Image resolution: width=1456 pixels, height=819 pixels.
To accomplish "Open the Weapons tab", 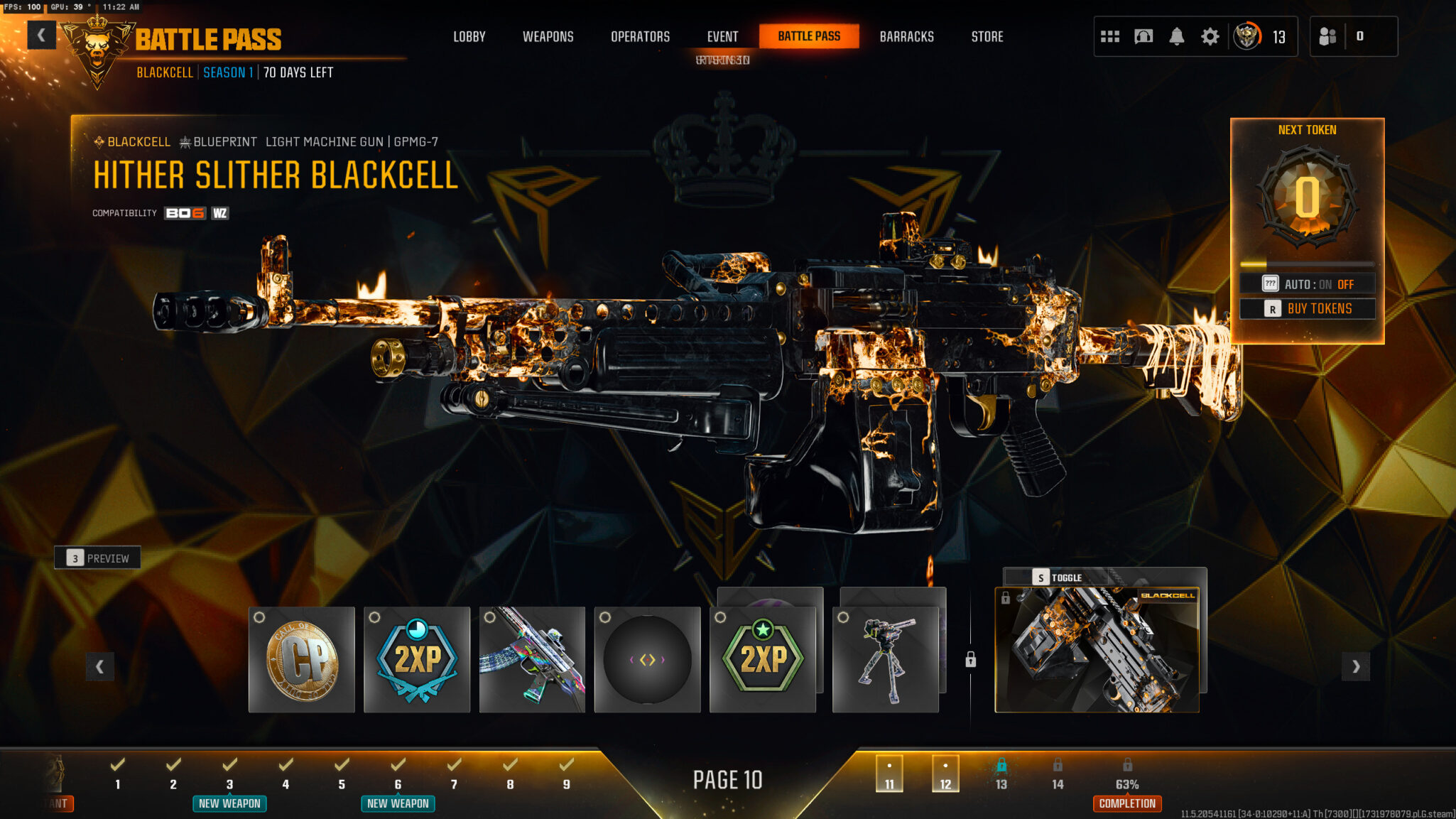I will pyautogui.click(x=548, y=36).
